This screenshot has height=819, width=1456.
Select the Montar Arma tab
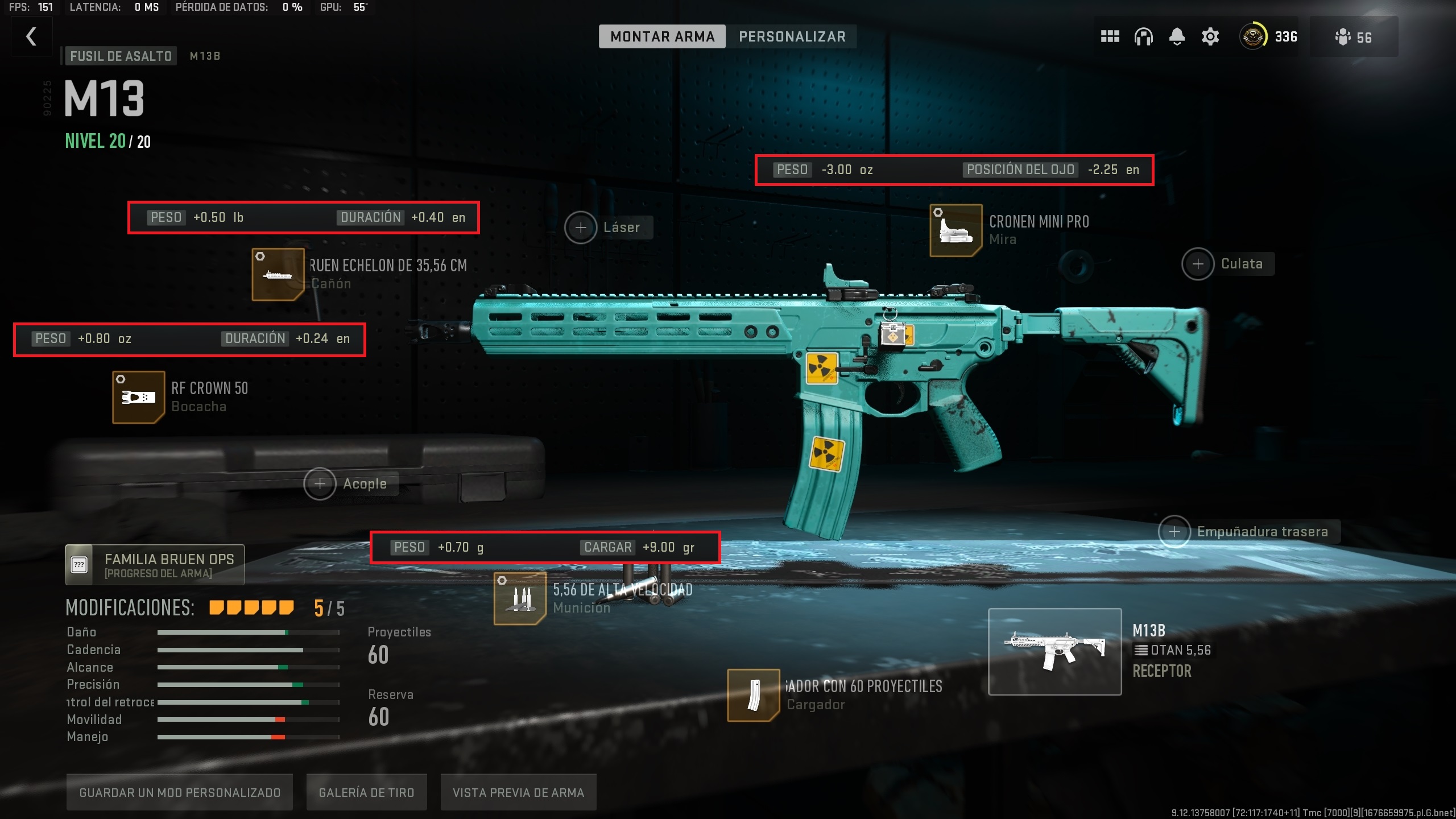[662, 36]
